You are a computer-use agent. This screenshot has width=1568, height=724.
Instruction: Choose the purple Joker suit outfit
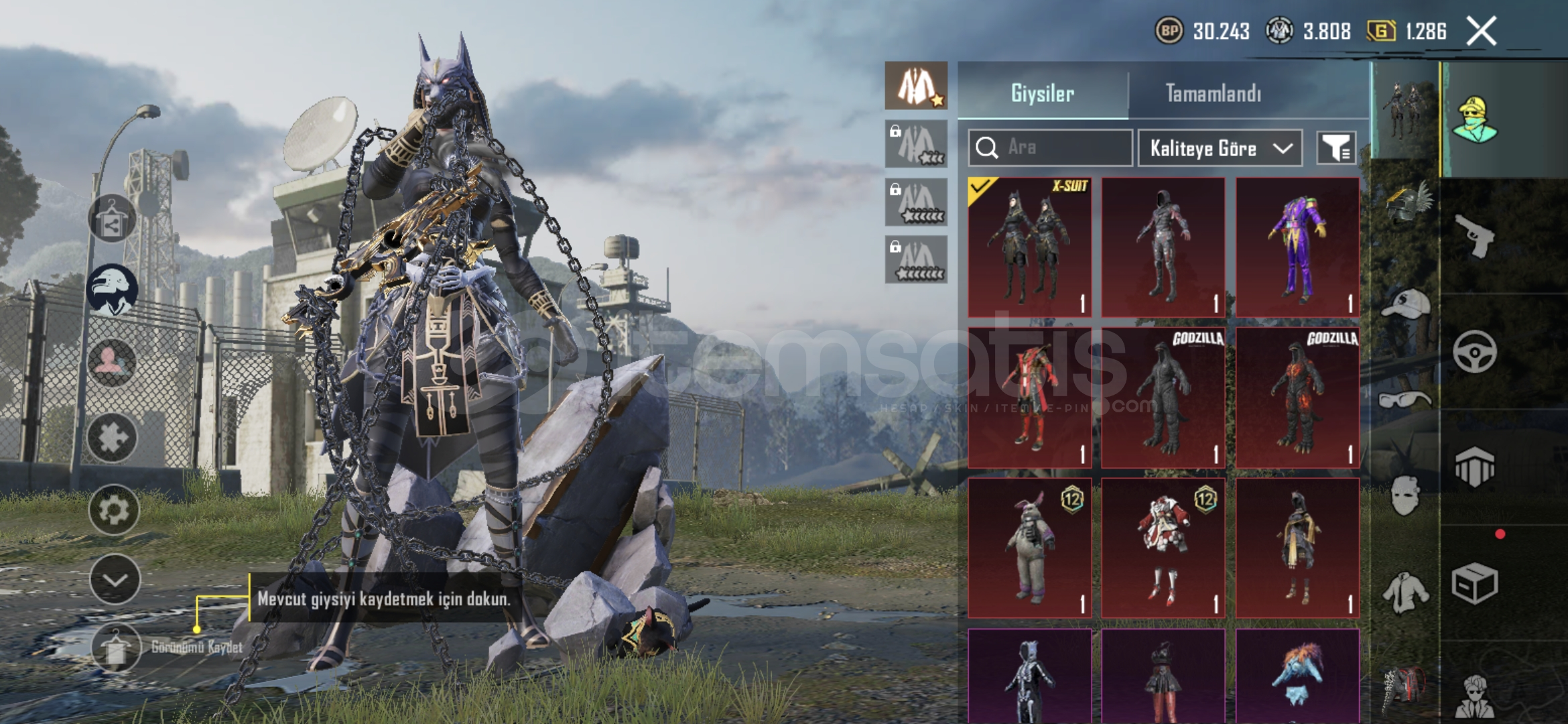coord(1297,247)
